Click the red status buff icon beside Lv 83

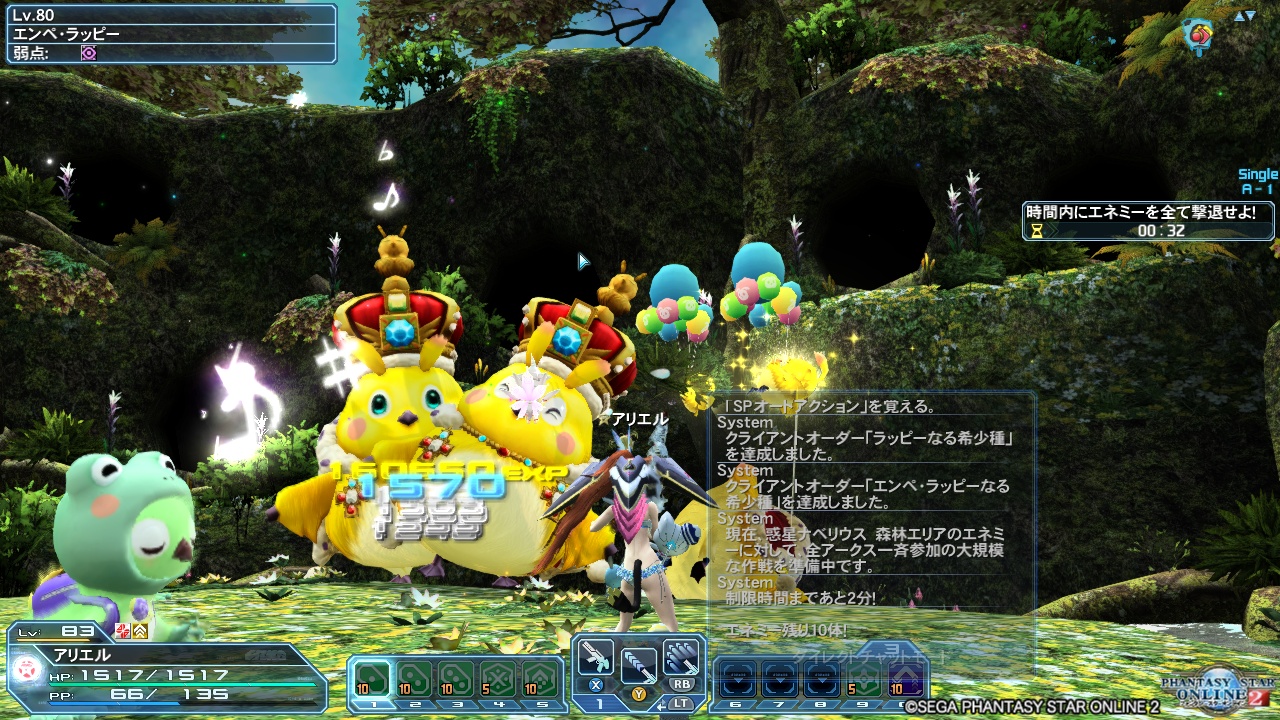122,631
